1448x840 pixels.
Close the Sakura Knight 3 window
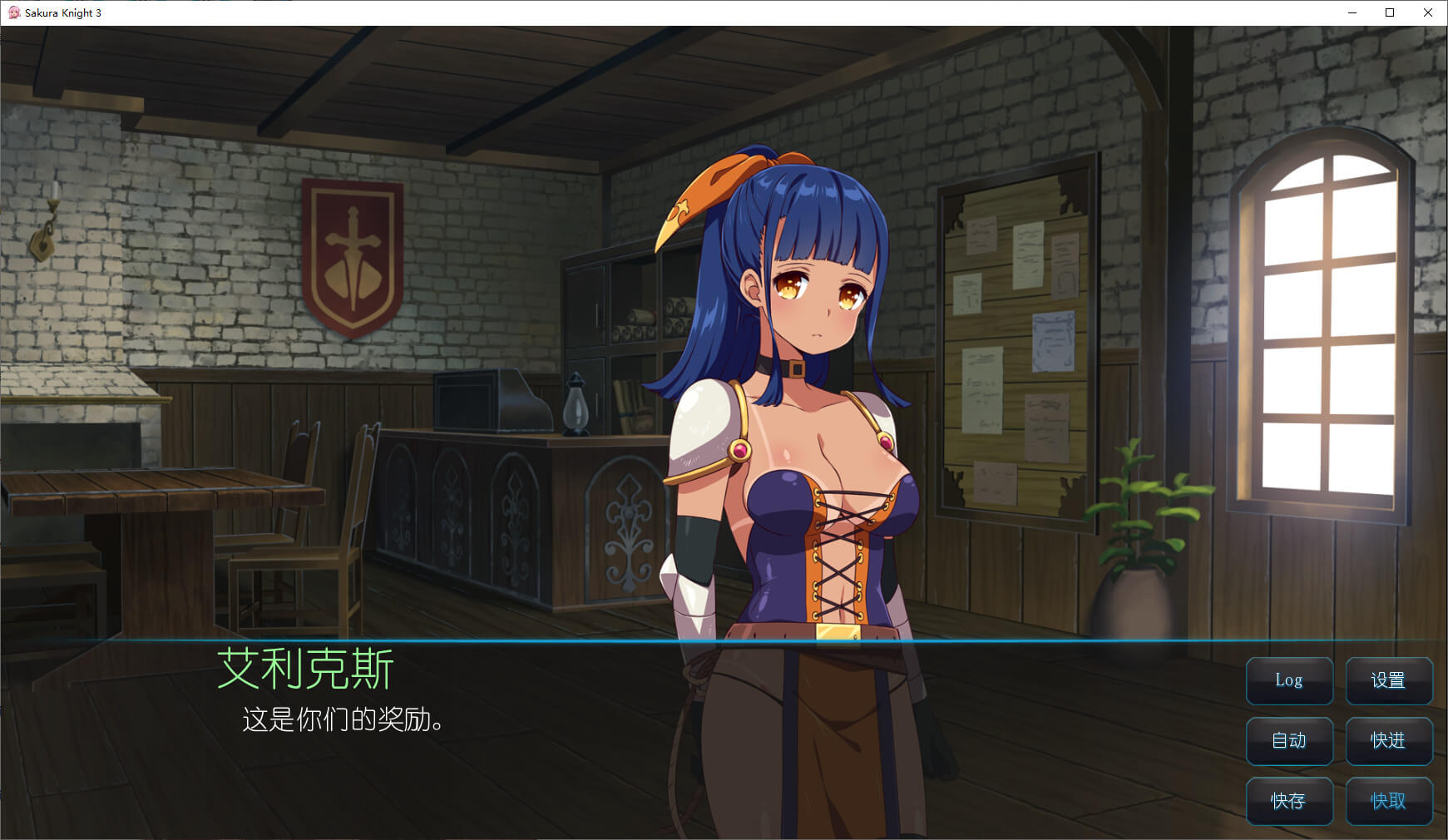(1428, 12)
